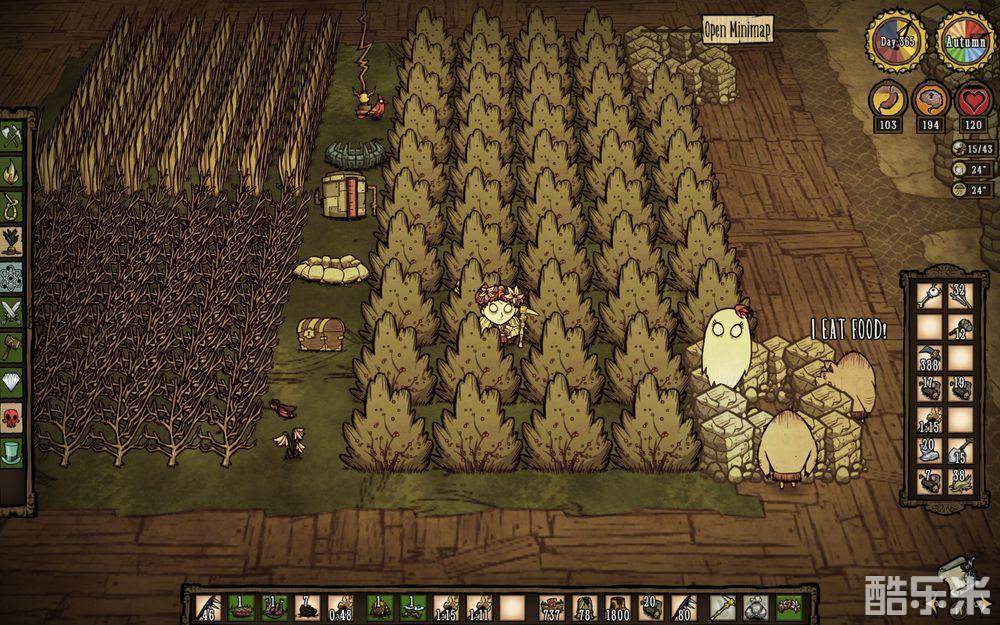Pick the backpack item counted 32
This screenshot has width=1000, height=625.
tap(961, 296)
